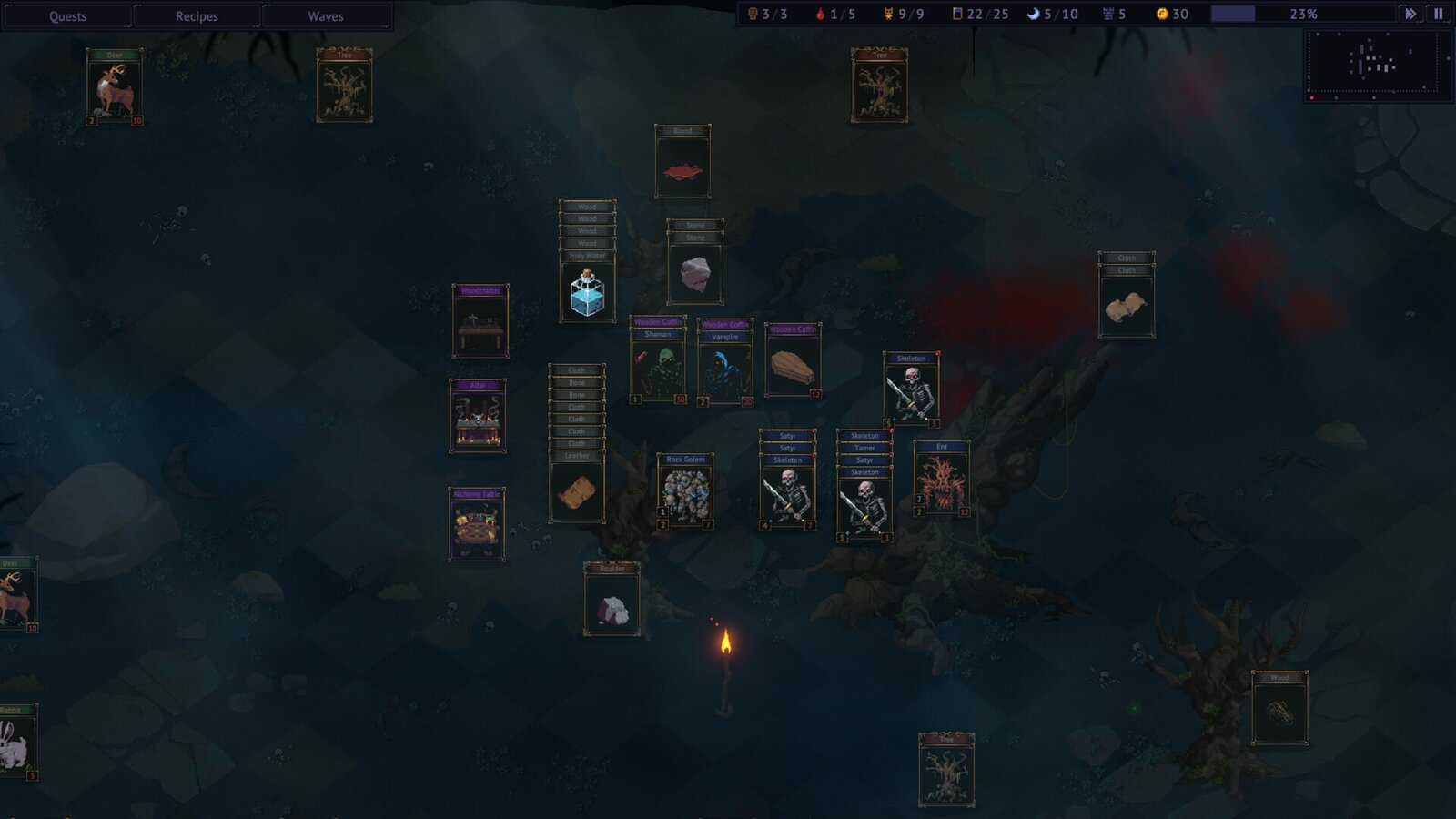
Task: Choose the Boulder card
Action: point(612,602)
